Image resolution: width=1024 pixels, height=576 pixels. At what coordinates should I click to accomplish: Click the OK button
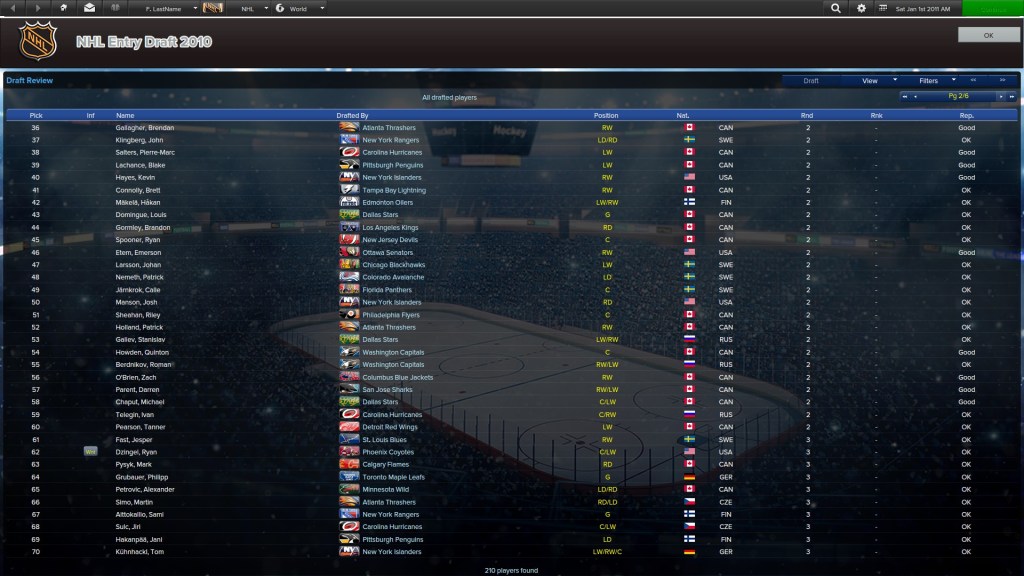click(989, 35)
